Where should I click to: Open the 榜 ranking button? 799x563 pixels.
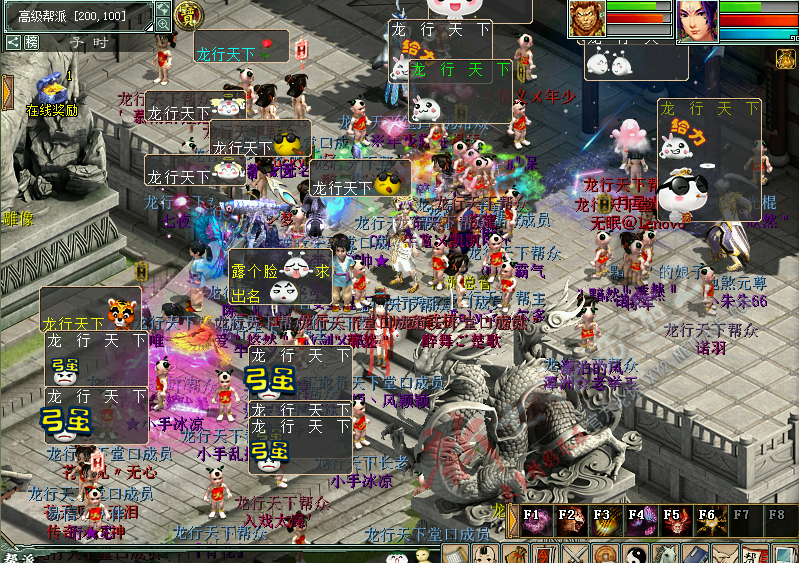(32, 42)
